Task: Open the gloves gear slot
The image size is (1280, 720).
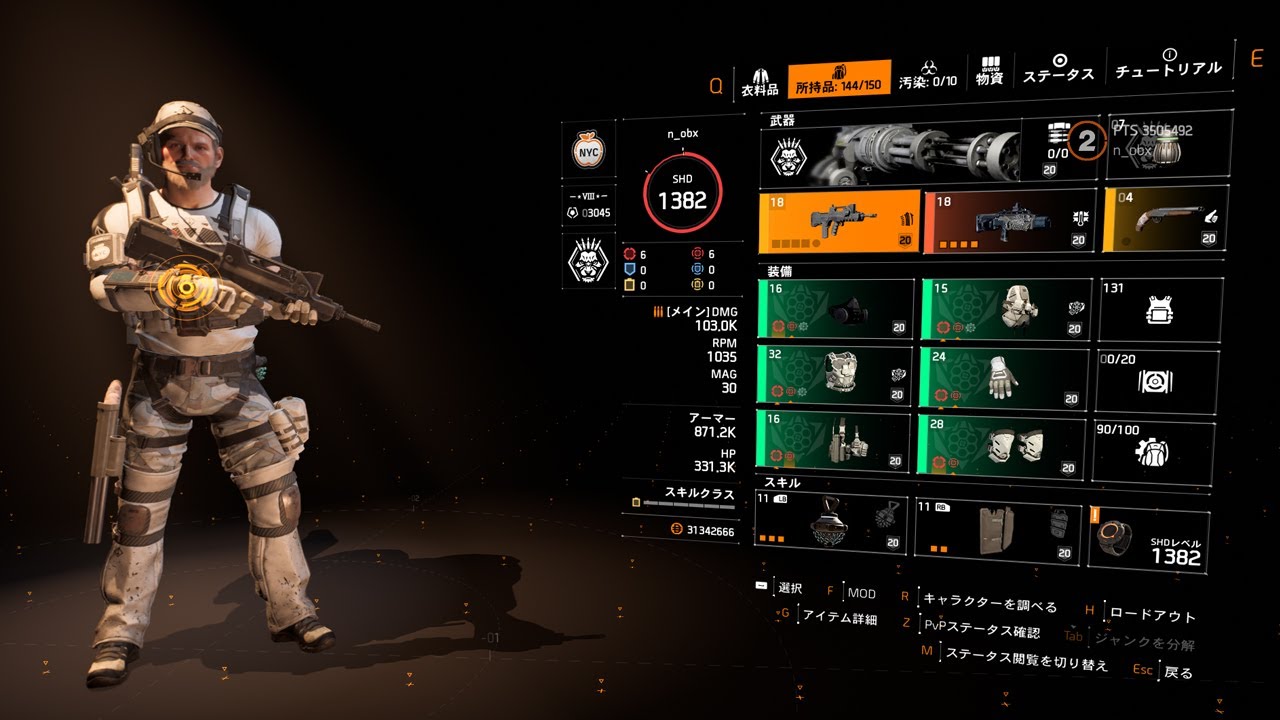Action: pos(1001,377)
